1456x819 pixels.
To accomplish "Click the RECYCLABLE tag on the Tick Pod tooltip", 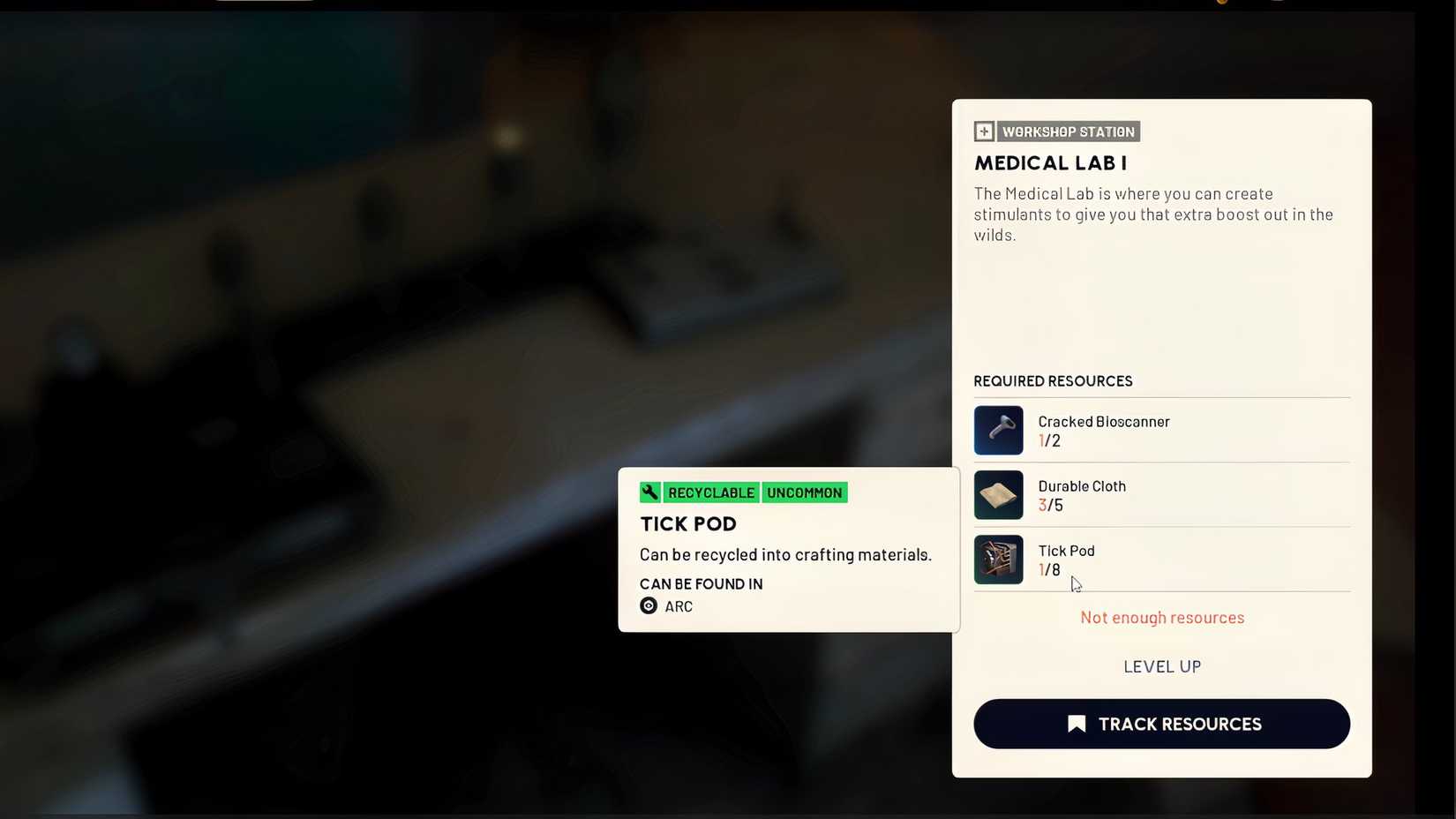I will [710, 492].
